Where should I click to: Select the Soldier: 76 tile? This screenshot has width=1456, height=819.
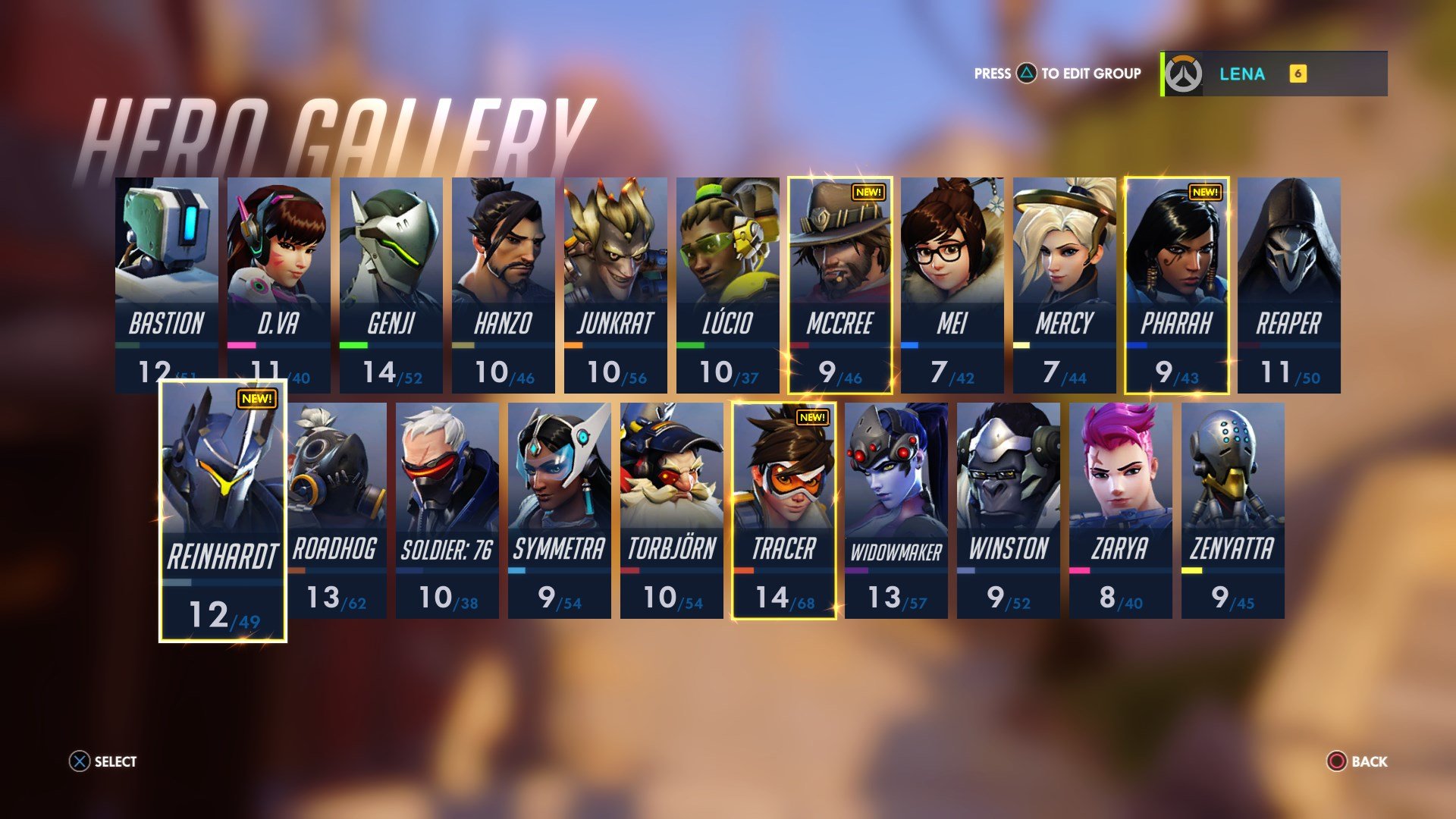(x=447, y=510)
